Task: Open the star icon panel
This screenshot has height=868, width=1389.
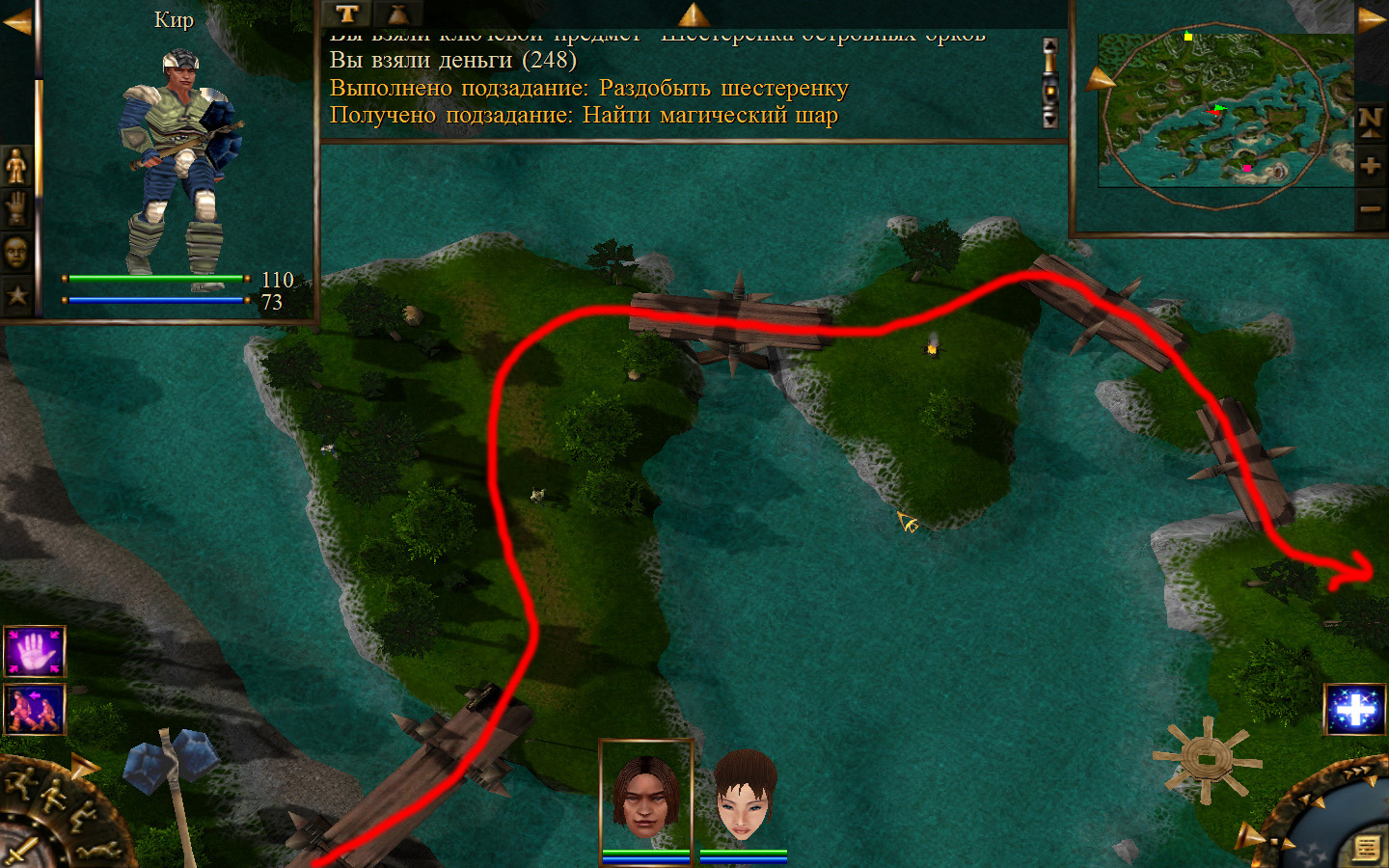Action: point(16,295)
